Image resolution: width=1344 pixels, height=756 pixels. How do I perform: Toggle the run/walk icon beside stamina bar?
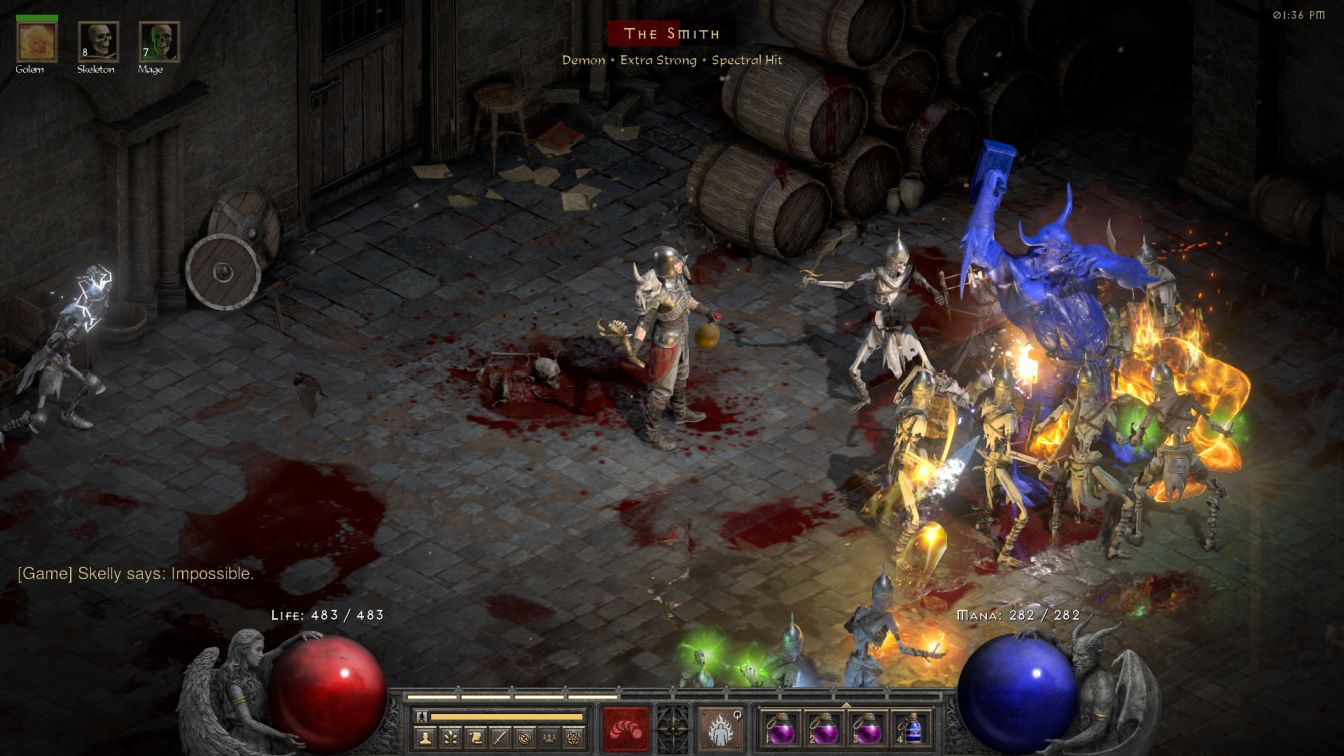pos(422,716)
